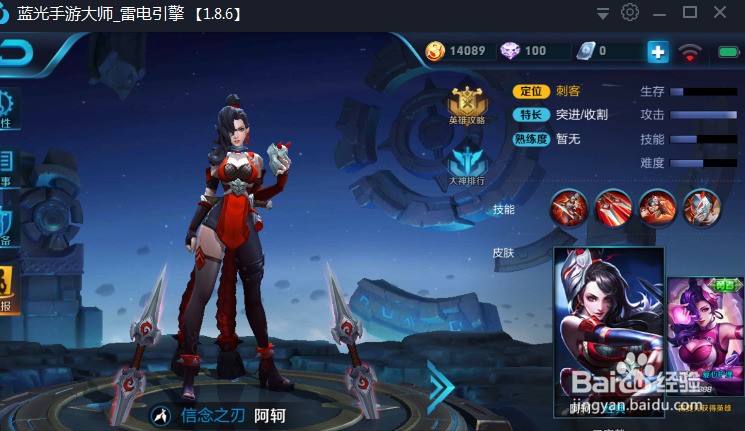
Task: Close the emulator window
Action: pyautogui.click(x=720, y=13)
